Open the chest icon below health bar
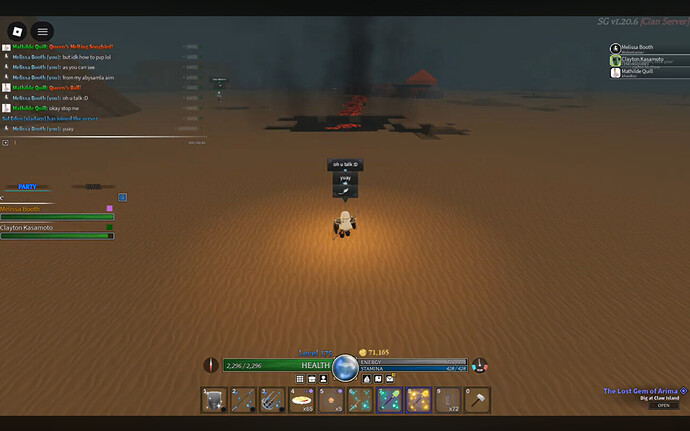The image size is (690, 431). tap(311, 380)
